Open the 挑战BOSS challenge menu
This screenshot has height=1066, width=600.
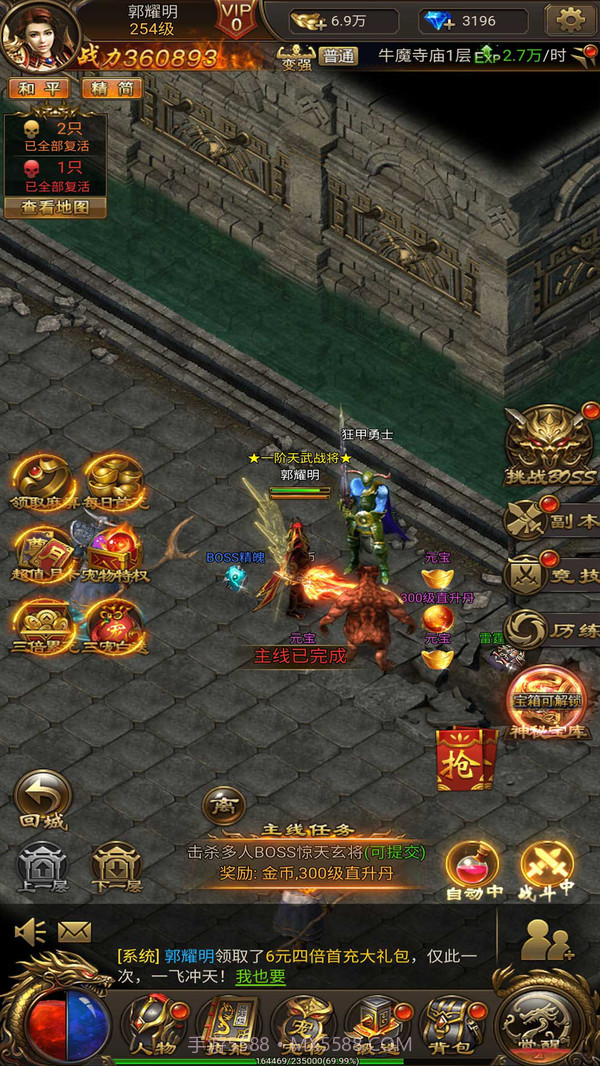coord(548,447)
